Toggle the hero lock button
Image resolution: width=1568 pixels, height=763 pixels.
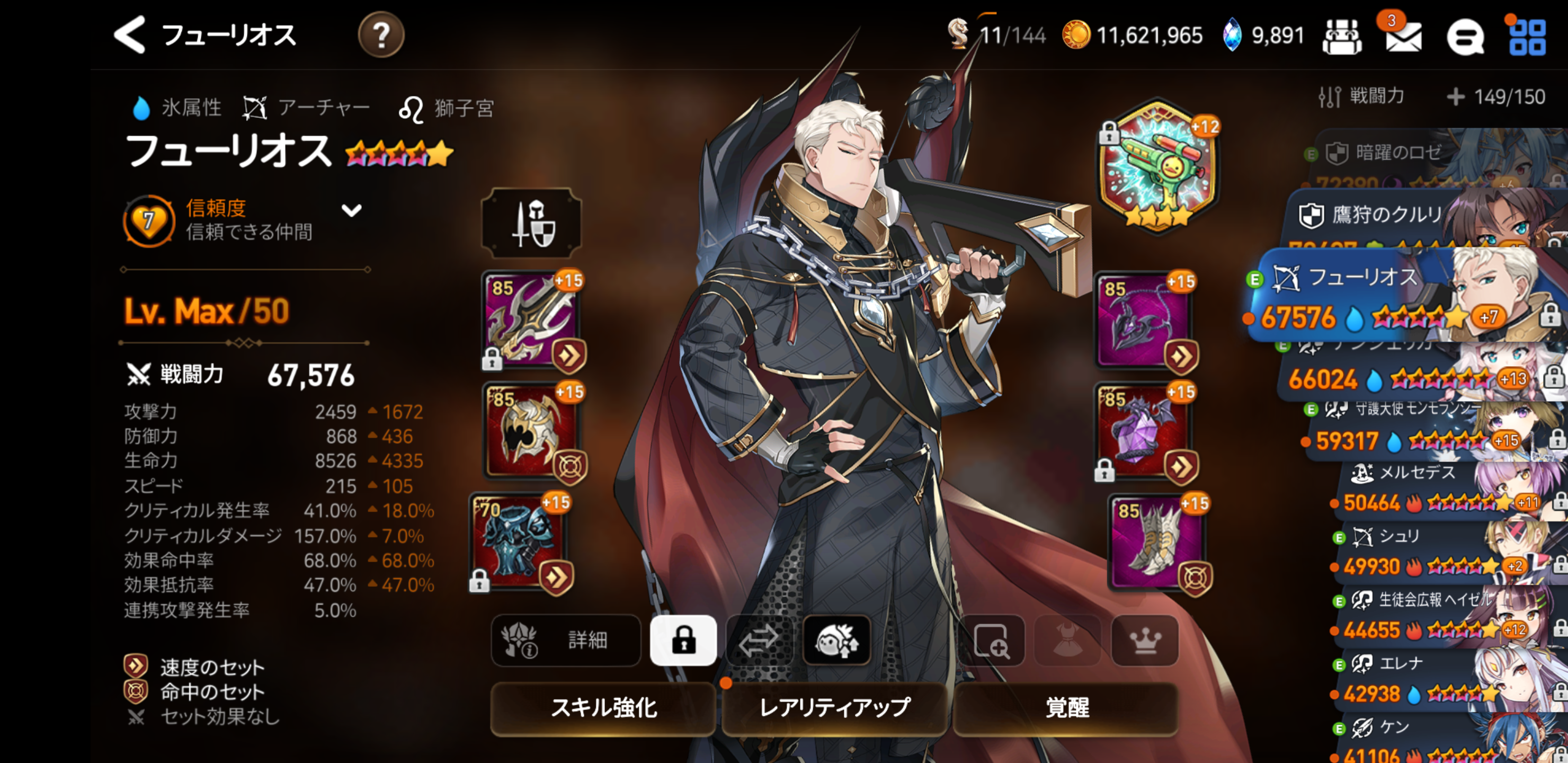pos(683,640)
